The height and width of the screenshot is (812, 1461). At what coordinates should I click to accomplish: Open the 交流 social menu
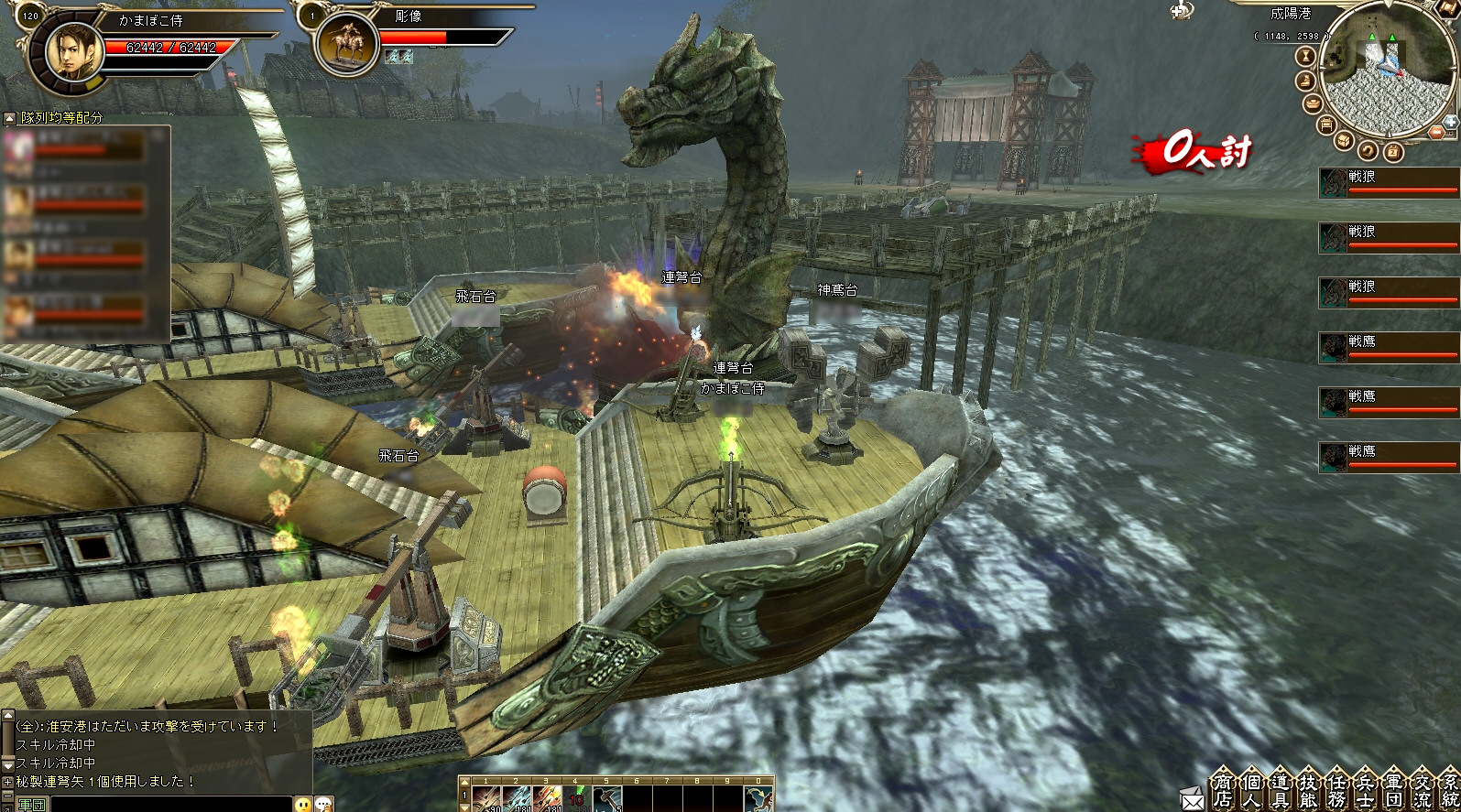(x=1422, y=790)
